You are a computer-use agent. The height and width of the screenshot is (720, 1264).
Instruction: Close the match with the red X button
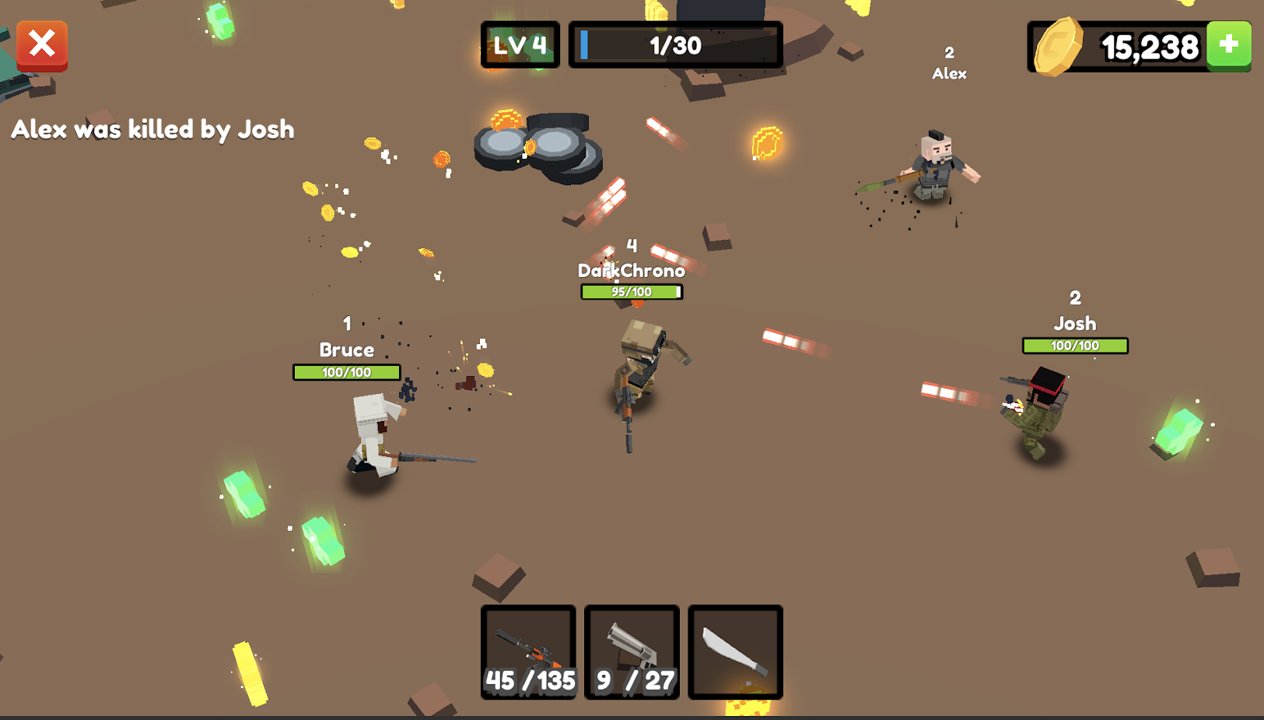[42, 46]
